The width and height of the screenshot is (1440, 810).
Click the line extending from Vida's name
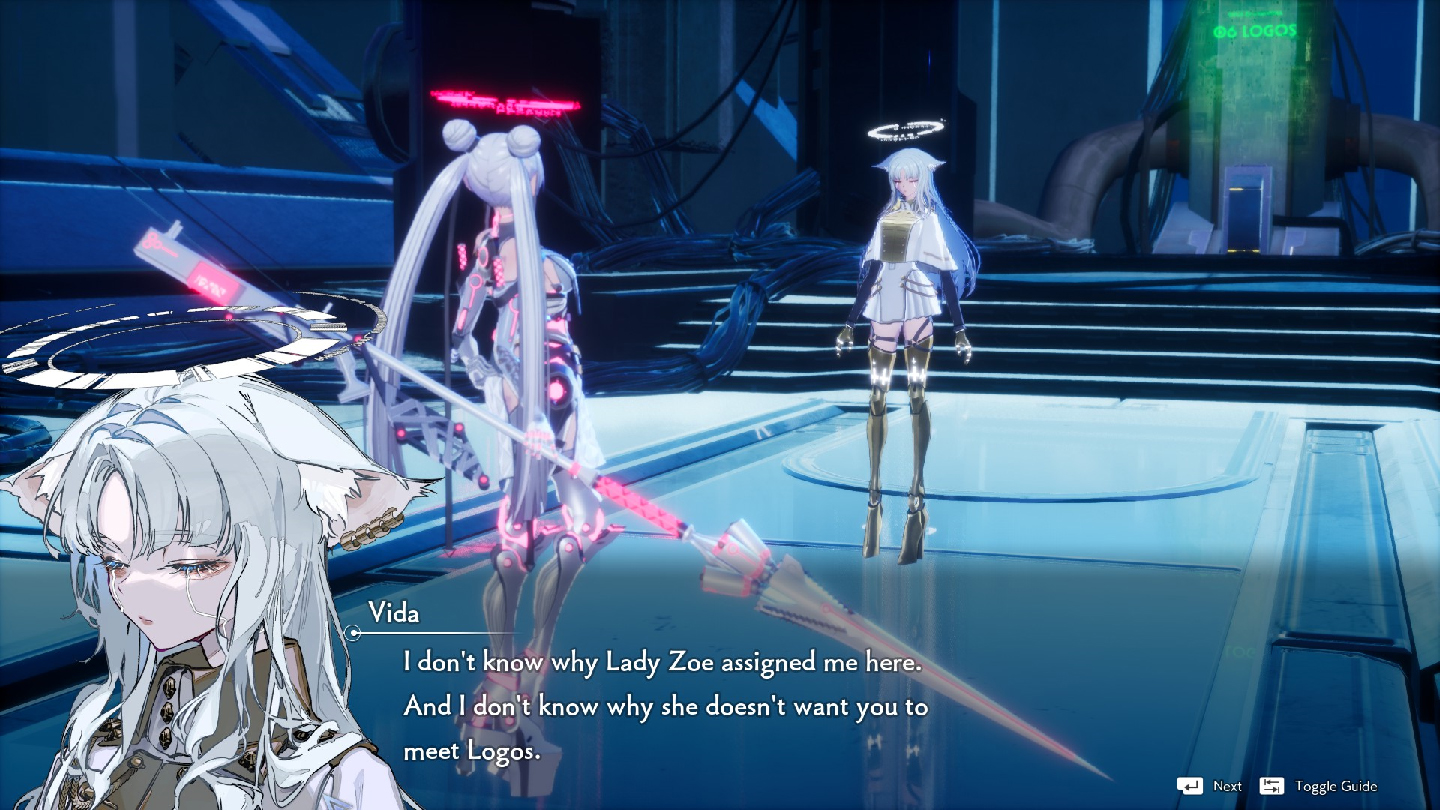point(440,633)
